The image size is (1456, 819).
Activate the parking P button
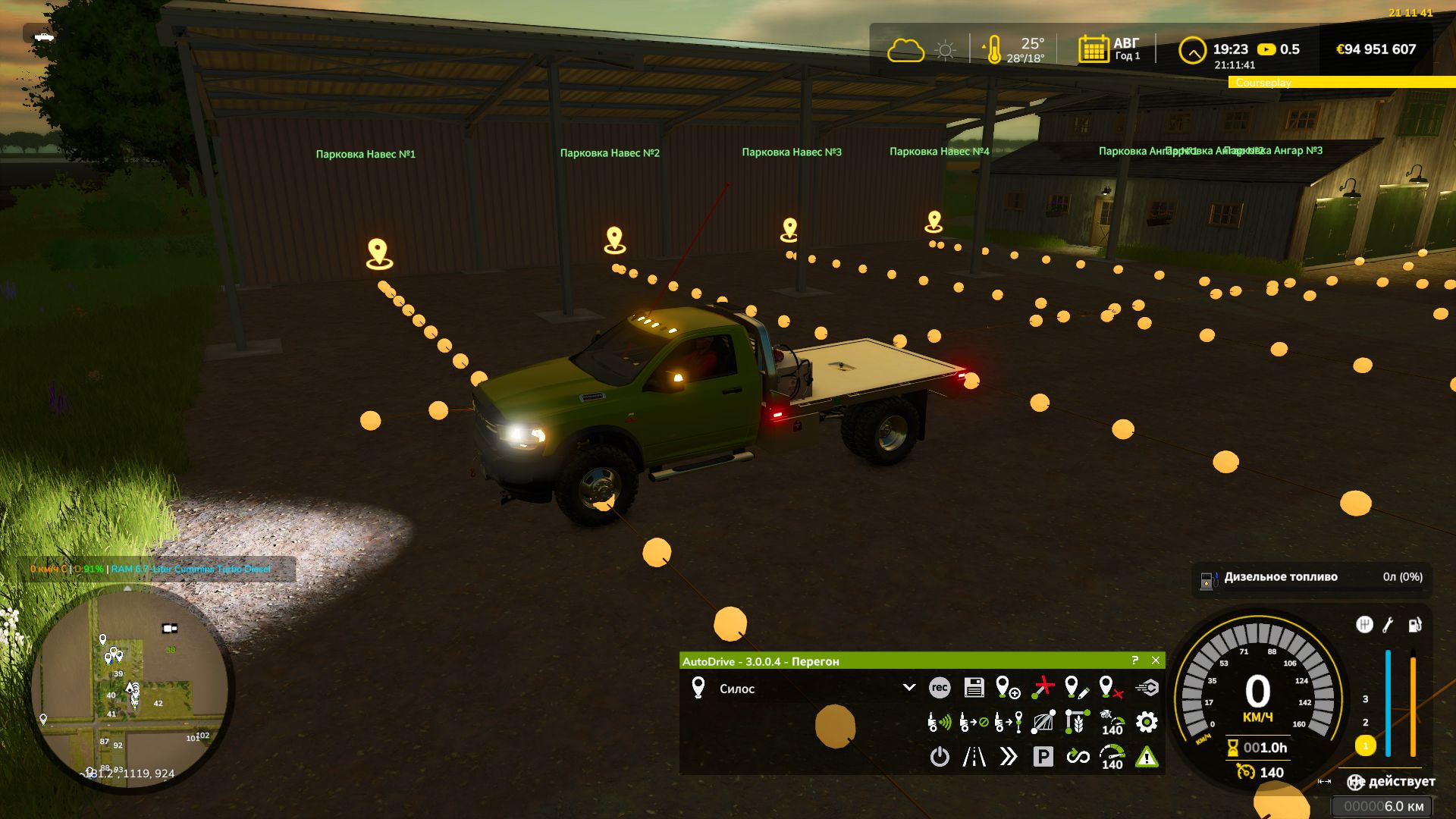(x=1043, y=757)
